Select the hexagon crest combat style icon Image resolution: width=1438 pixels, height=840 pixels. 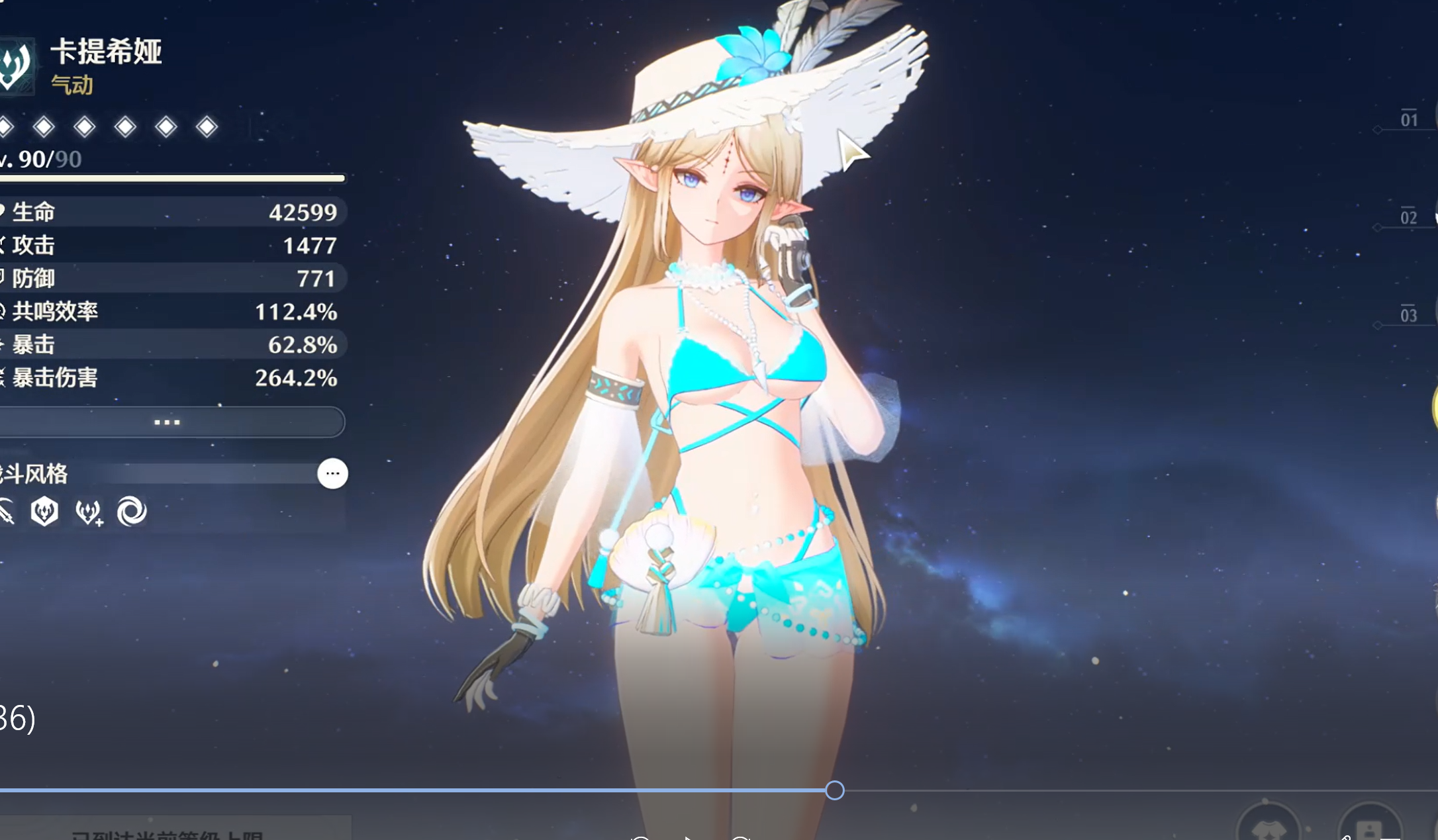point(44,512)
